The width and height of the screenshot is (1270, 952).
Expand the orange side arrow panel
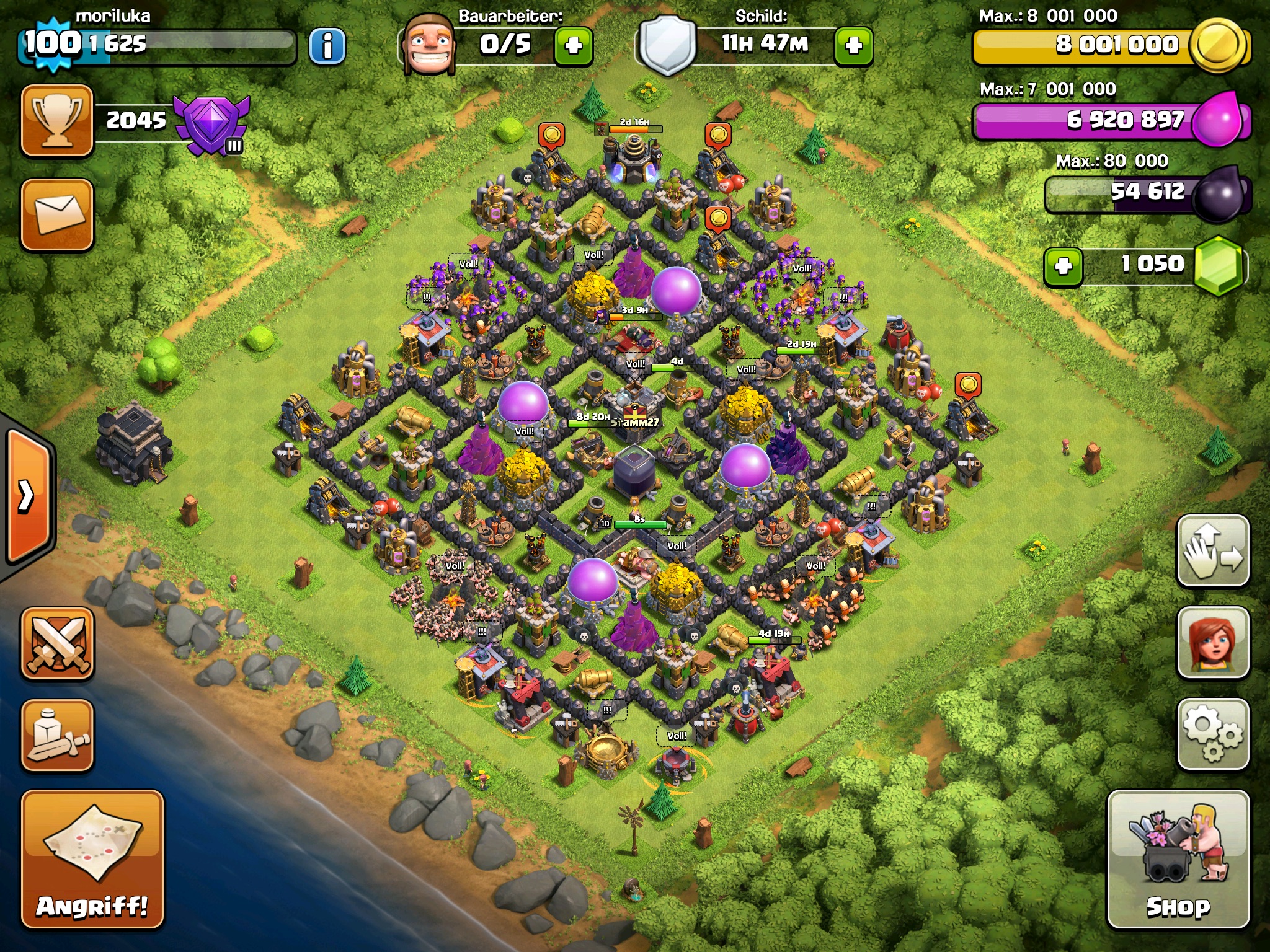[x=27, y=496]
